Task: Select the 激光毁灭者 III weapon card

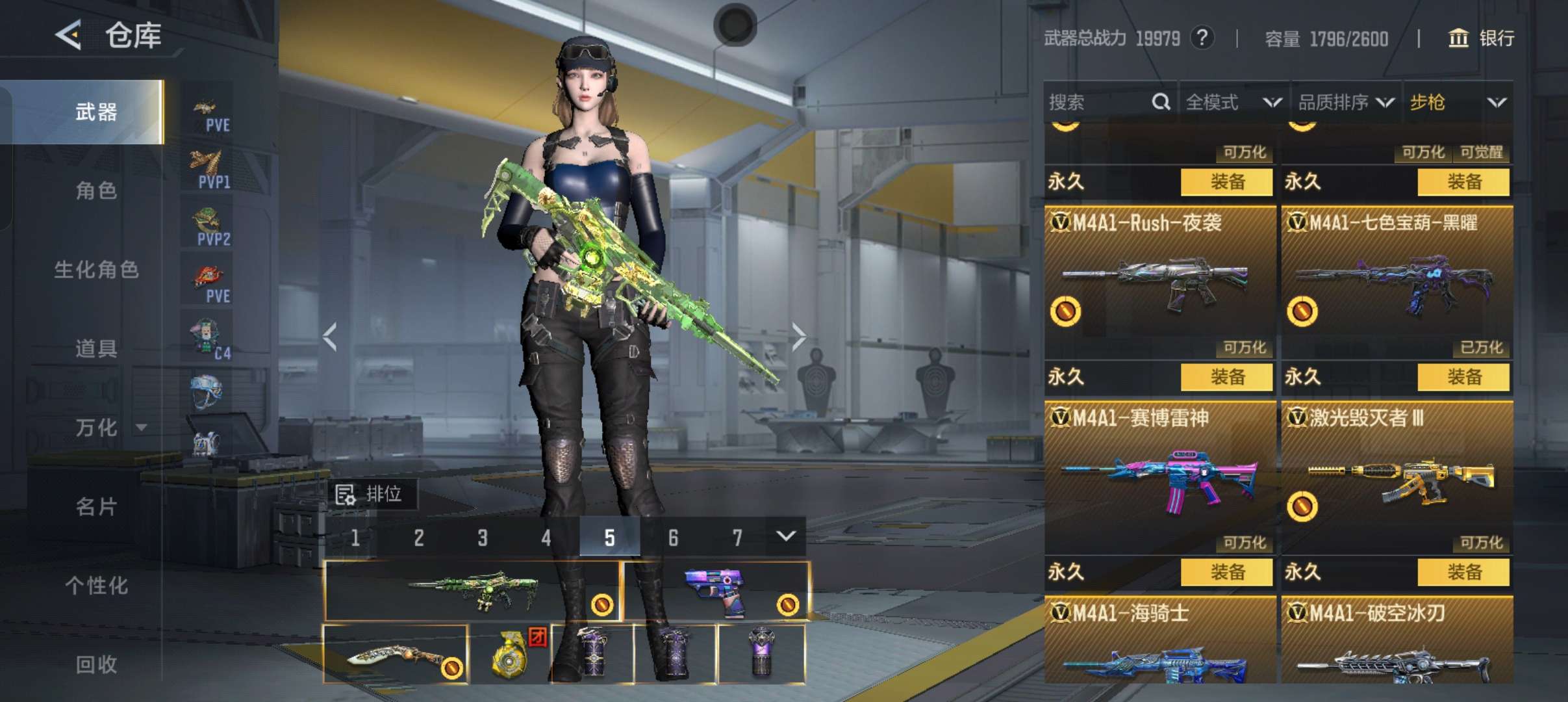Action: coord(1397,474)
